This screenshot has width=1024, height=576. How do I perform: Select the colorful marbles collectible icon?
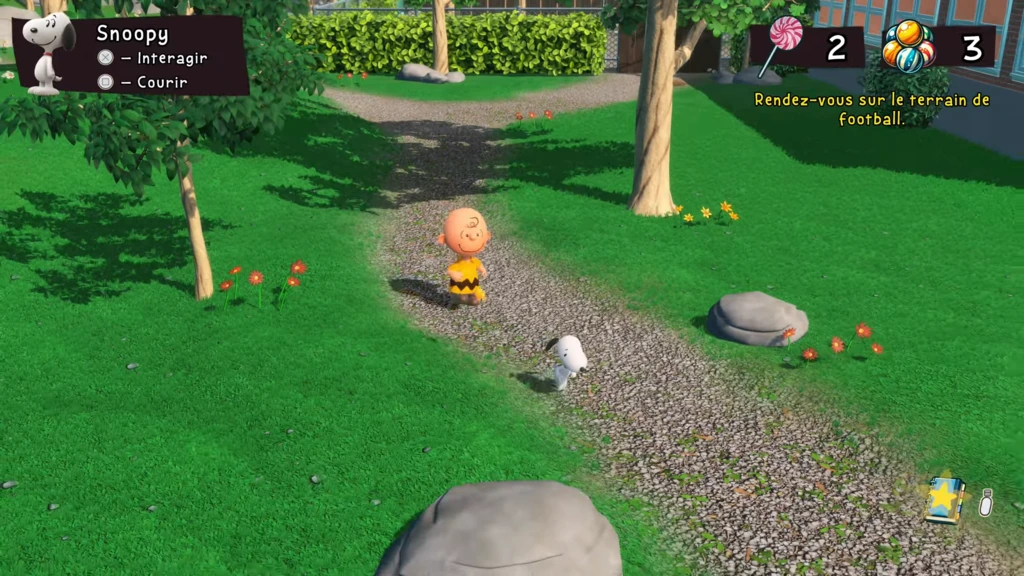[908, 46]
